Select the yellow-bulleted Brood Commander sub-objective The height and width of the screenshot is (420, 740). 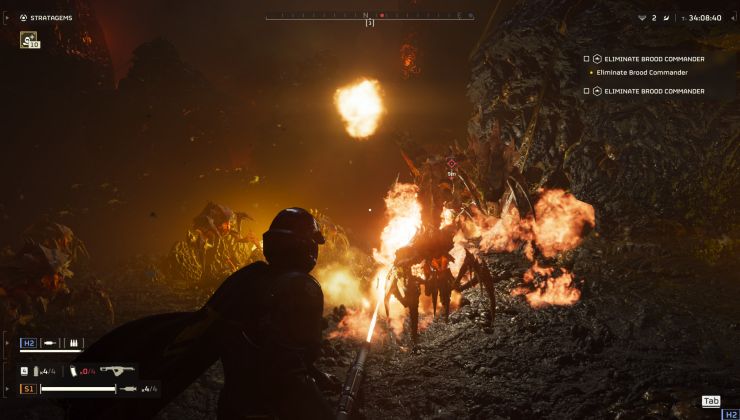642,72
